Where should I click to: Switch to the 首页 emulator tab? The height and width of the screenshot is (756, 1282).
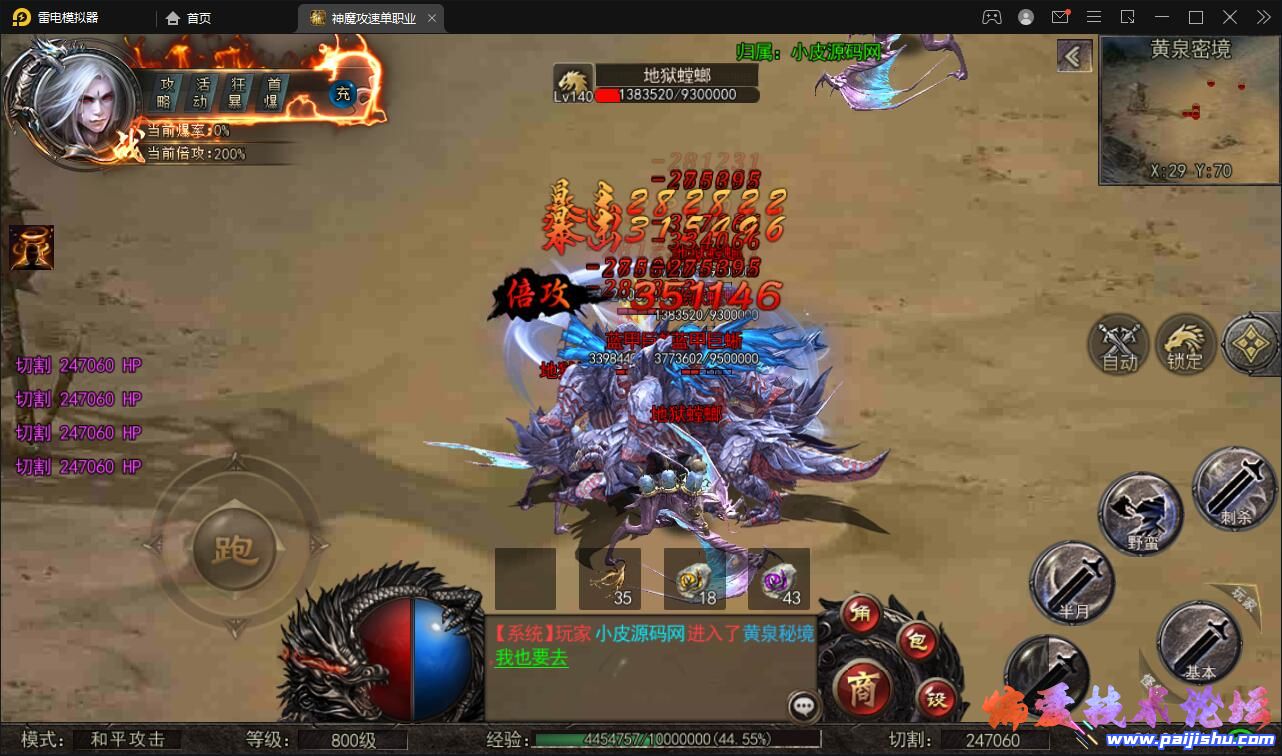tap(189, 18)
